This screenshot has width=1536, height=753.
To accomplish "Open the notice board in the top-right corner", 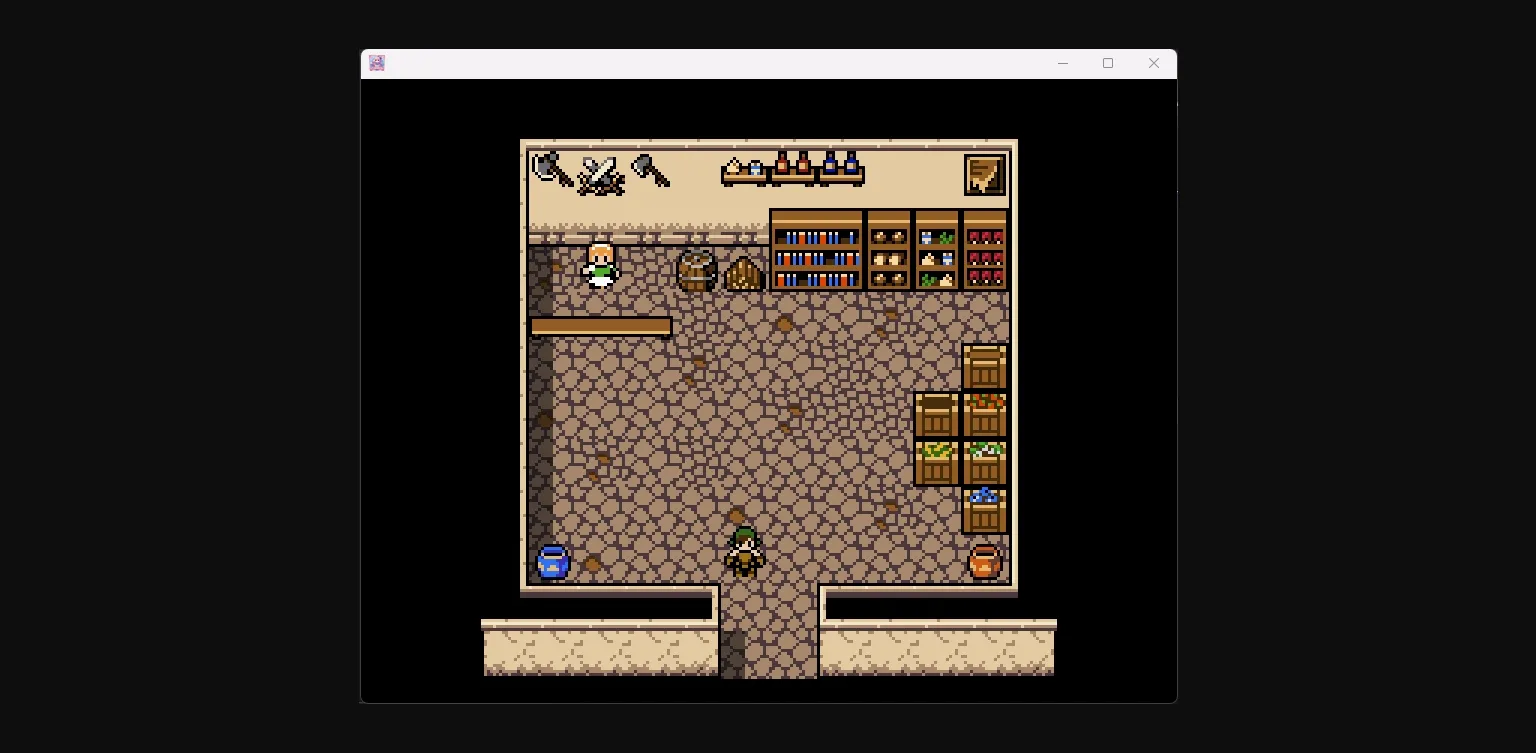I will 984,173.
